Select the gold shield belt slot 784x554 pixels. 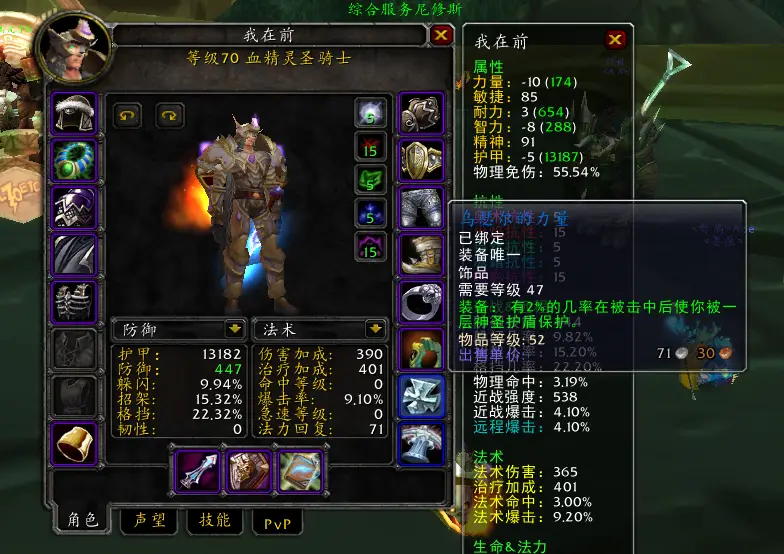pos(422,160)
